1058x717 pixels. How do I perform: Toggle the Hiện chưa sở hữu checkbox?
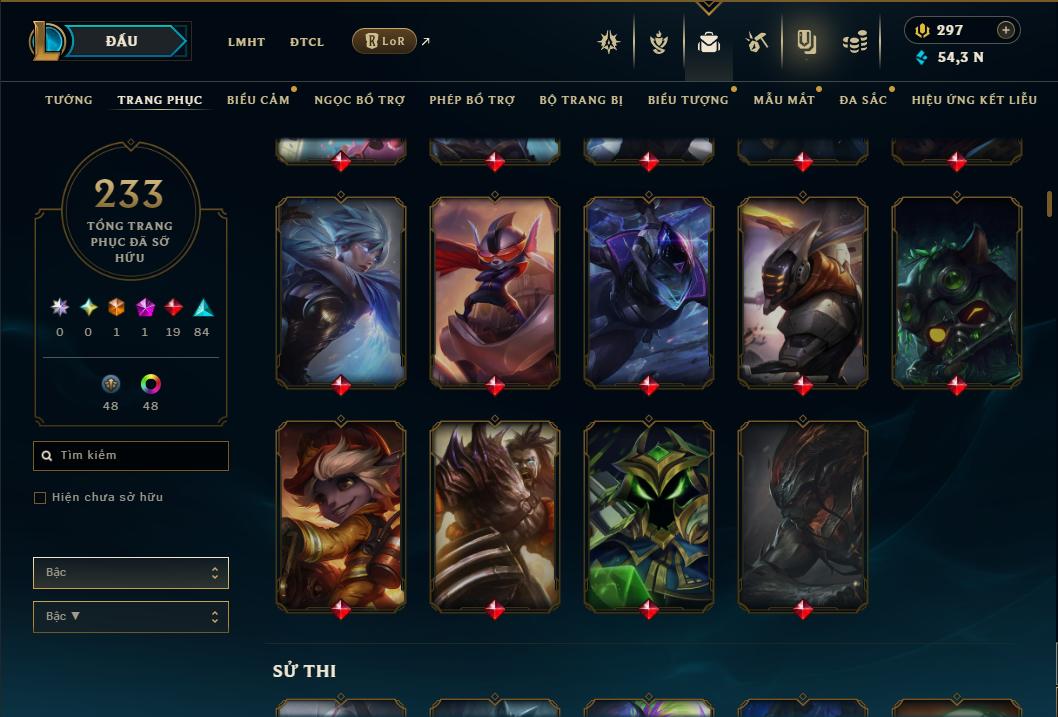40,498
